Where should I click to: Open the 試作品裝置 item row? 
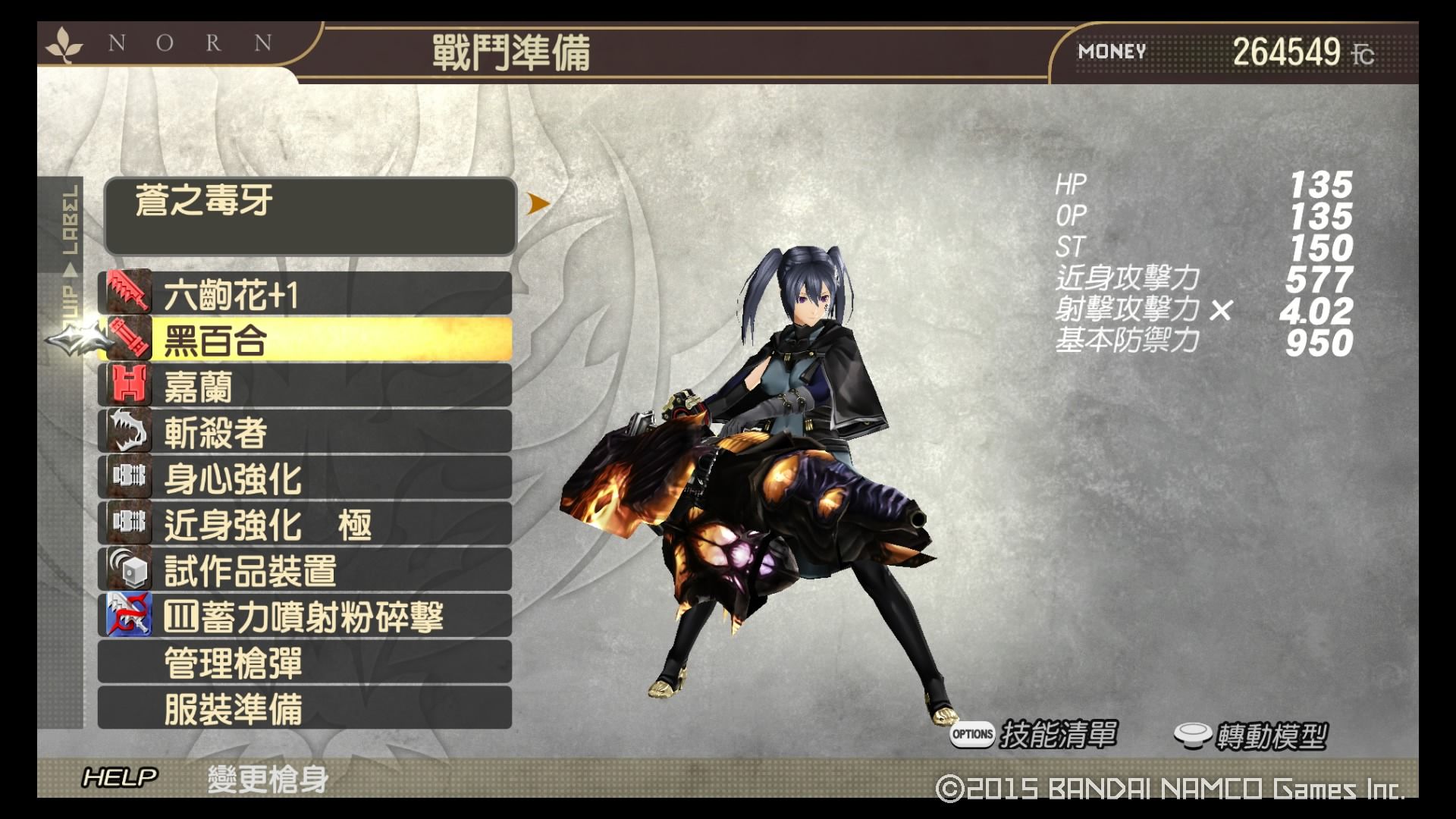point(305,570)
